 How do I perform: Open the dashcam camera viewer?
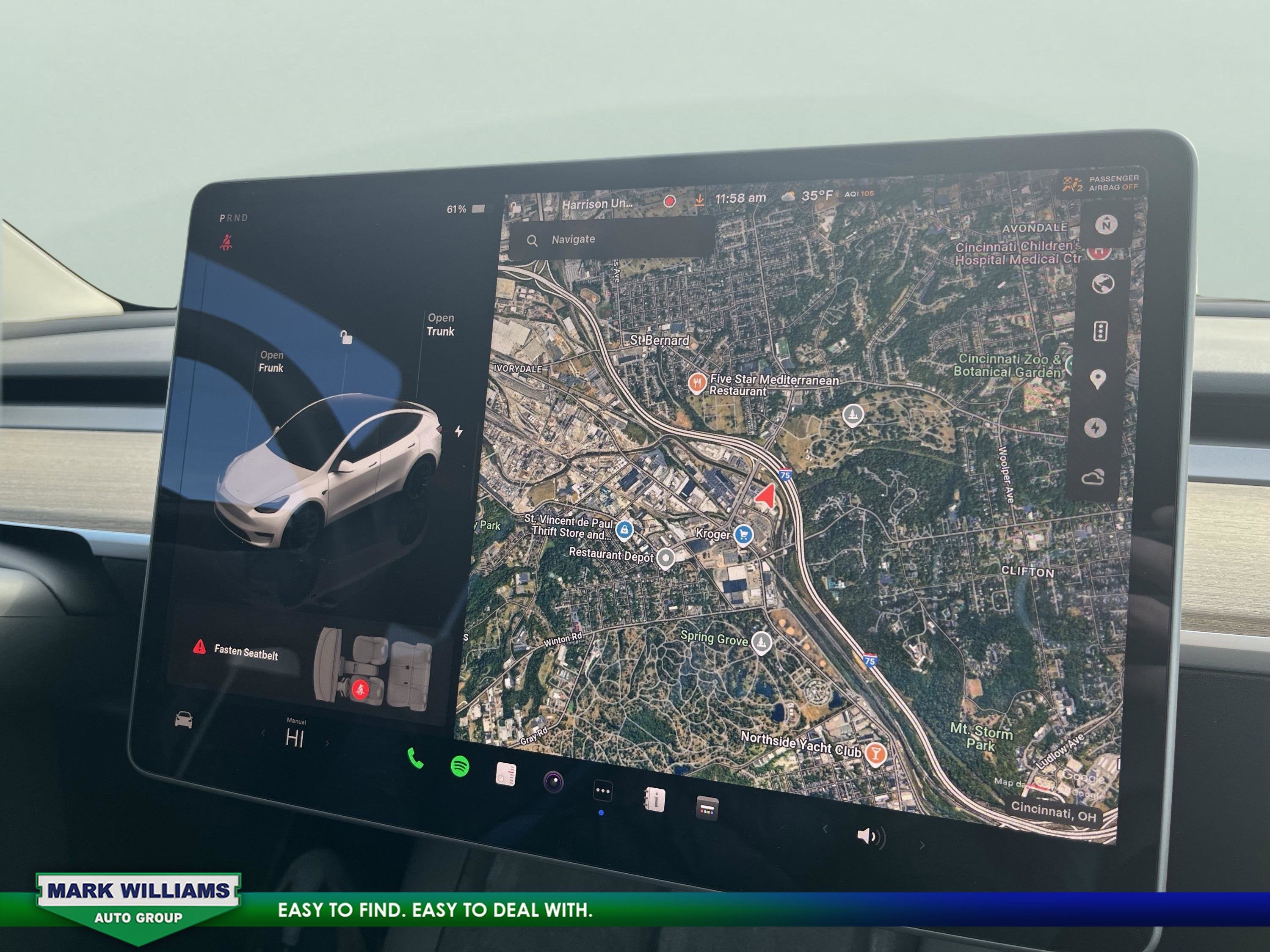pyautogui.click(x=554, y=782)
